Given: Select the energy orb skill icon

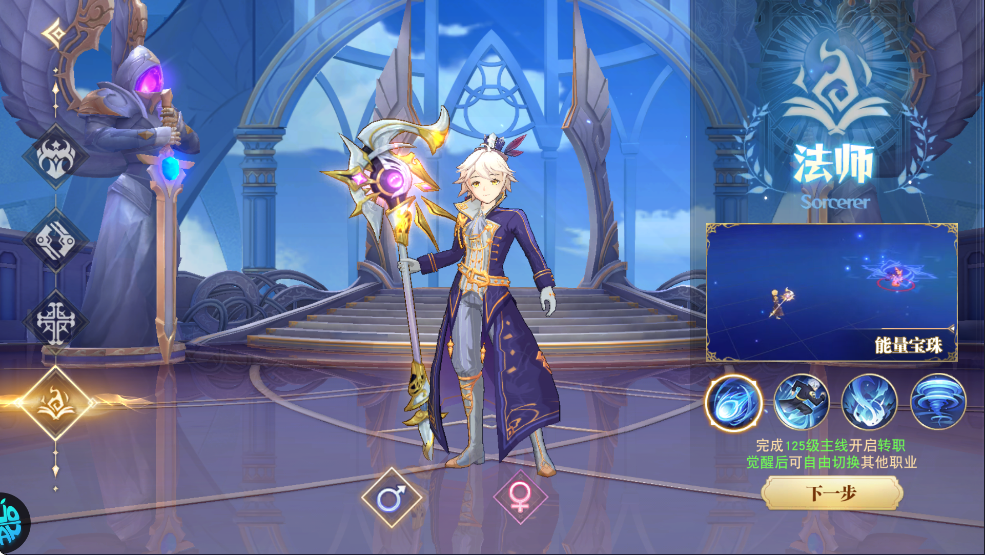Looking at the screenshot, I should point(733,402).
